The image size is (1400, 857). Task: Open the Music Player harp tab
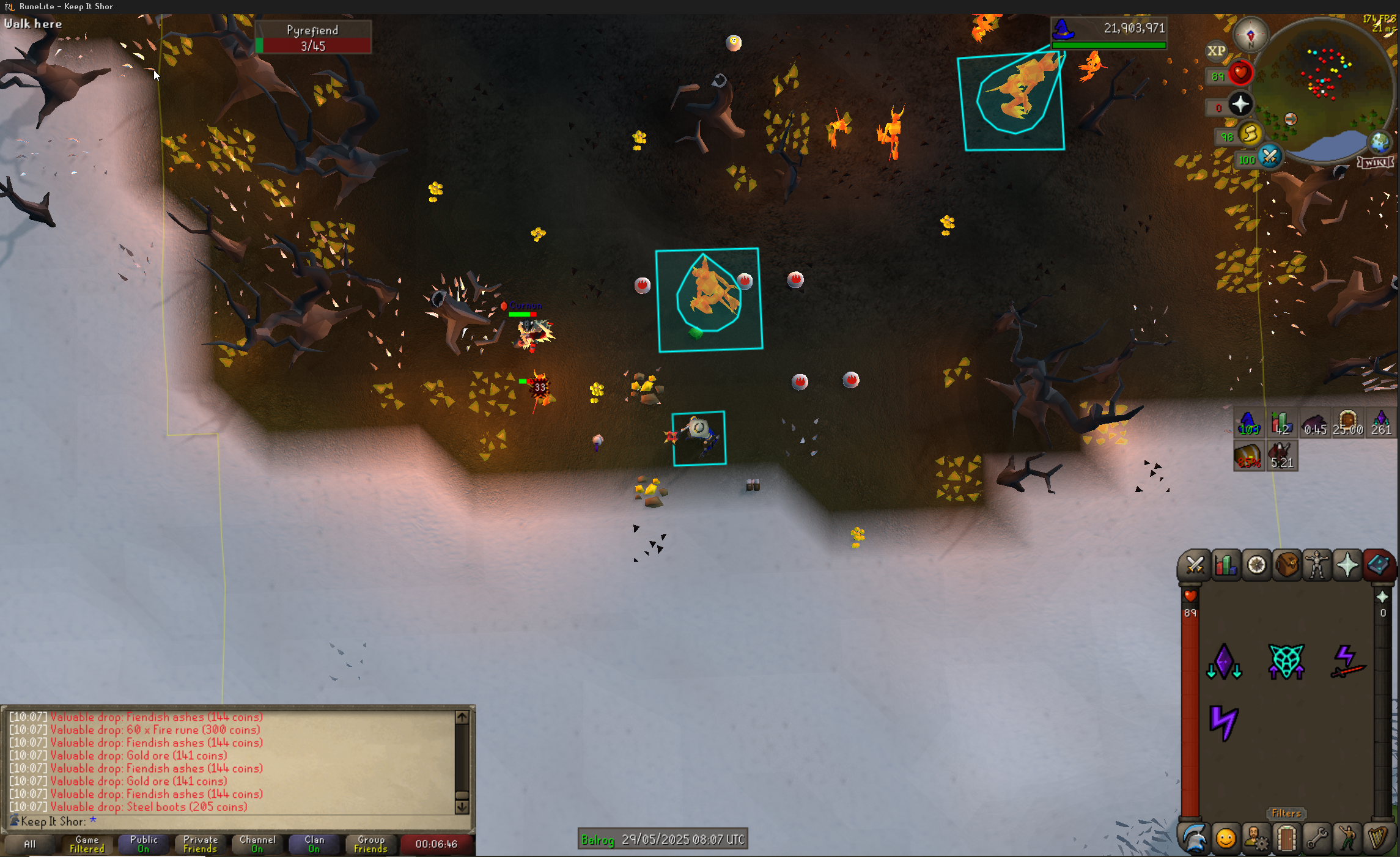[1377, 839]
